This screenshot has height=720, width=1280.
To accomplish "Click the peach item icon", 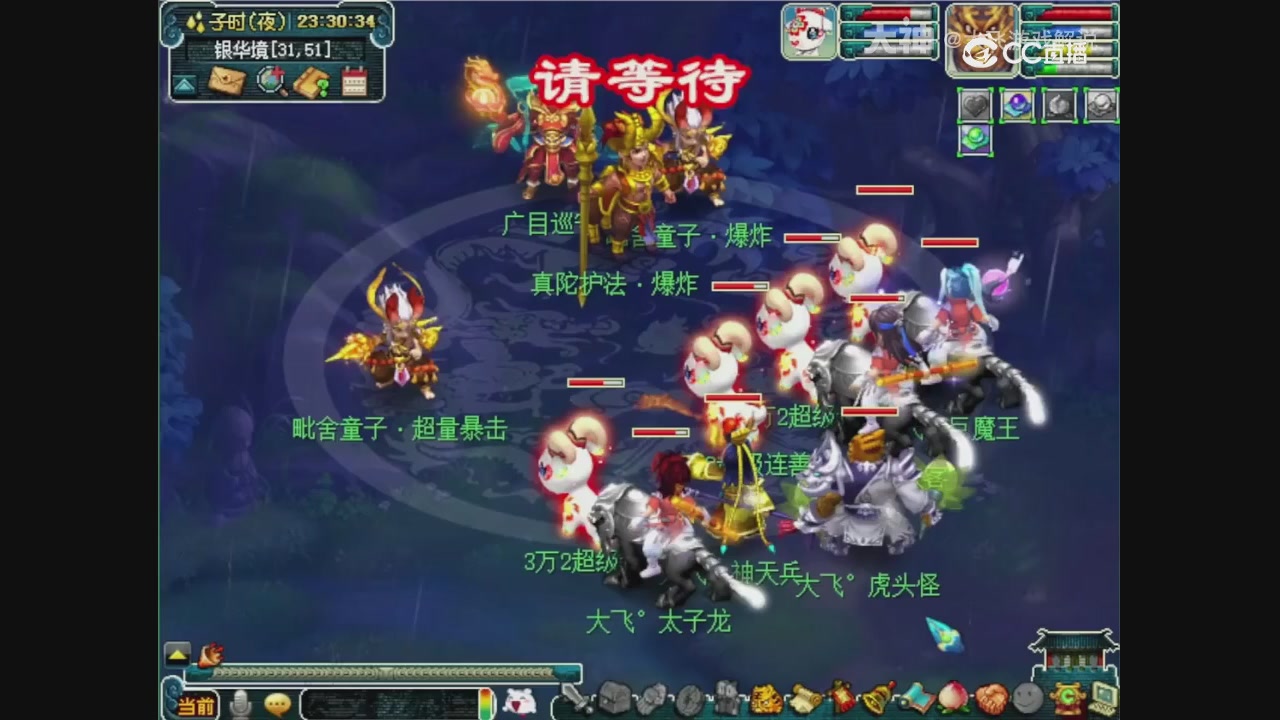I will pos(954,700).
